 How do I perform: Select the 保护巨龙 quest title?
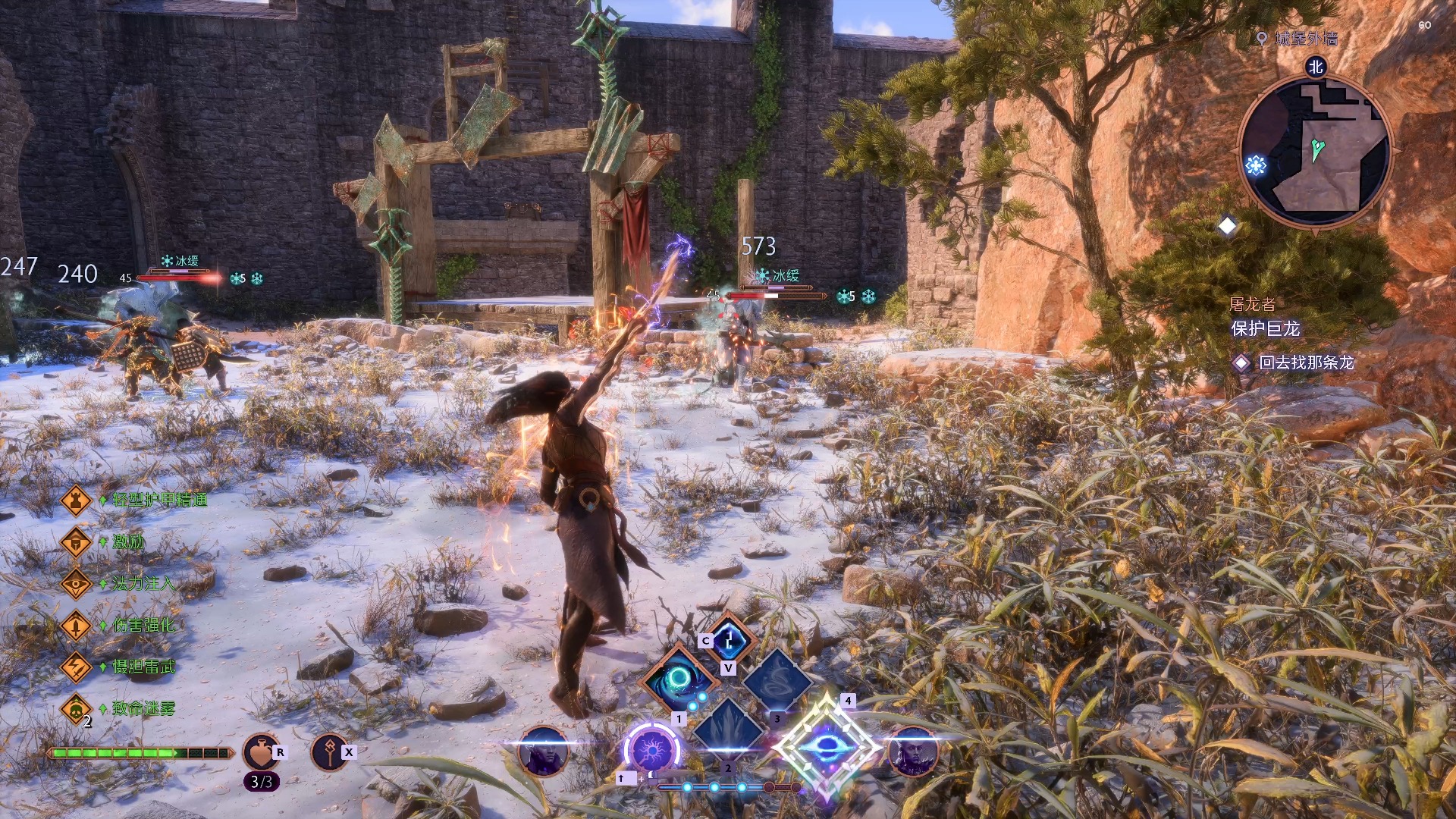(x=1265, y=328)
